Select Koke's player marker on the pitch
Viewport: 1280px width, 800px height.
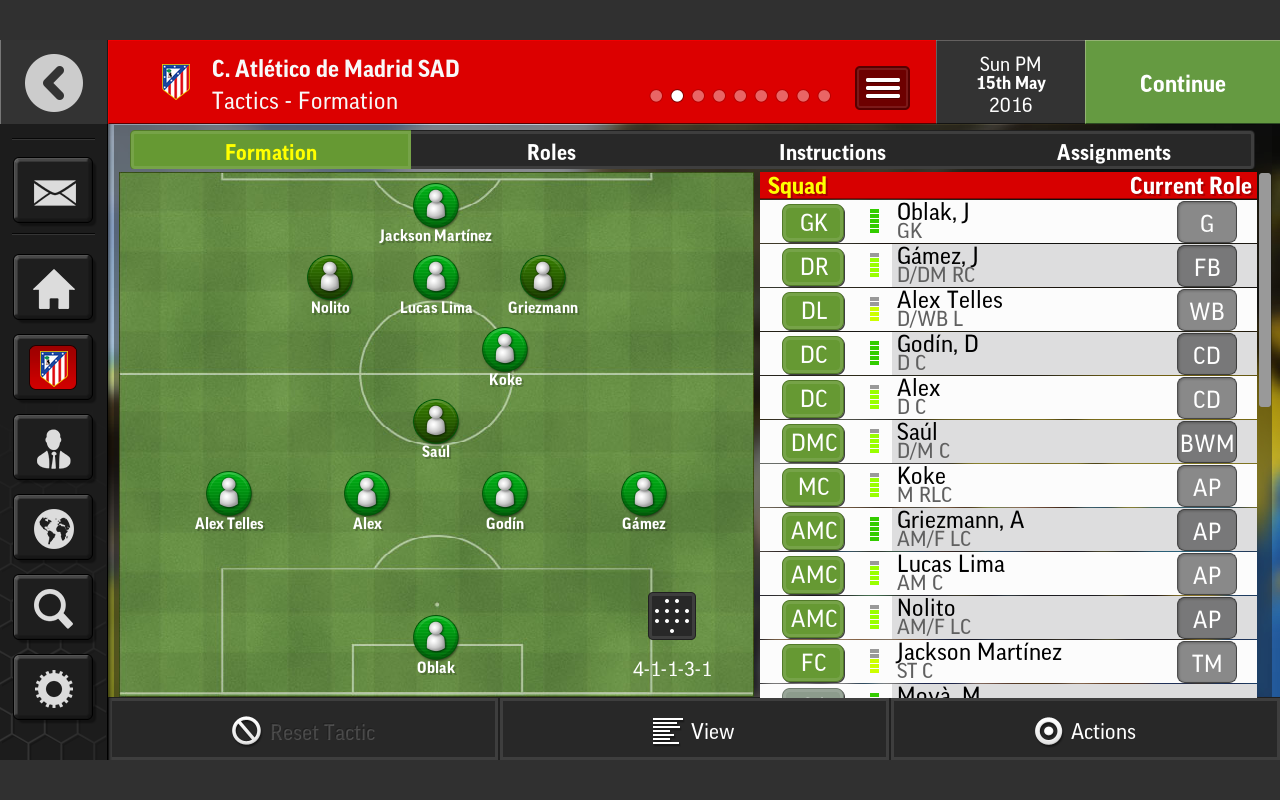(x=505, y=350)
